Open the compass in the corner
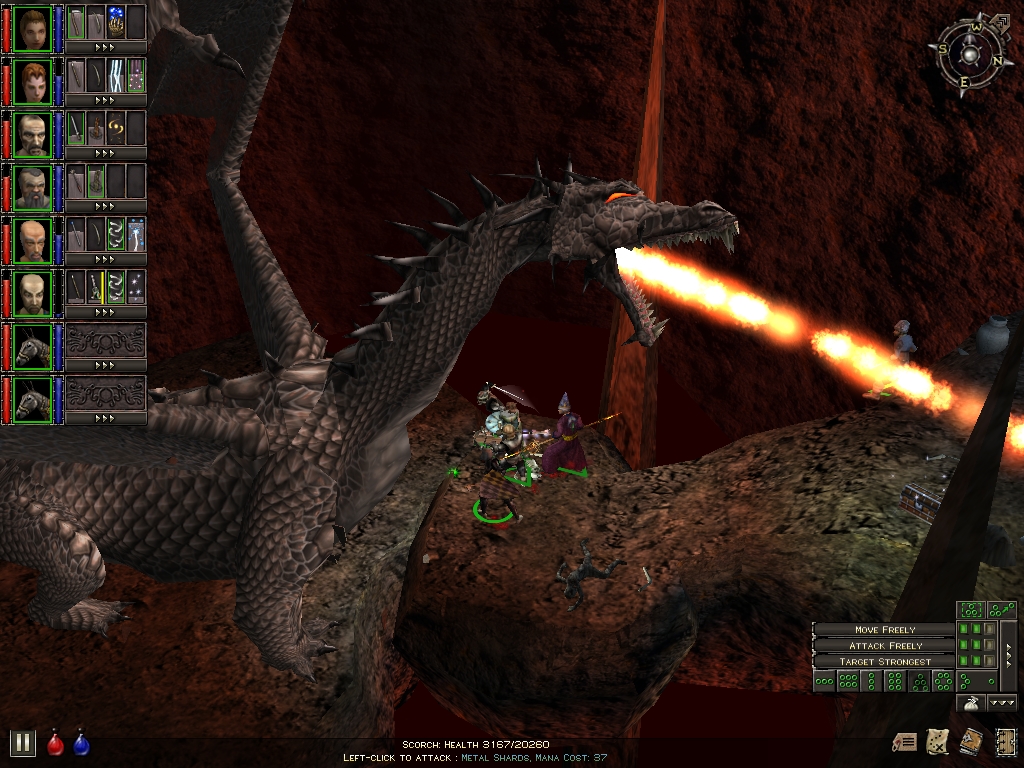Image resolution: width=1024 pixels, height=768 pixels. click(x=970, y=54)
